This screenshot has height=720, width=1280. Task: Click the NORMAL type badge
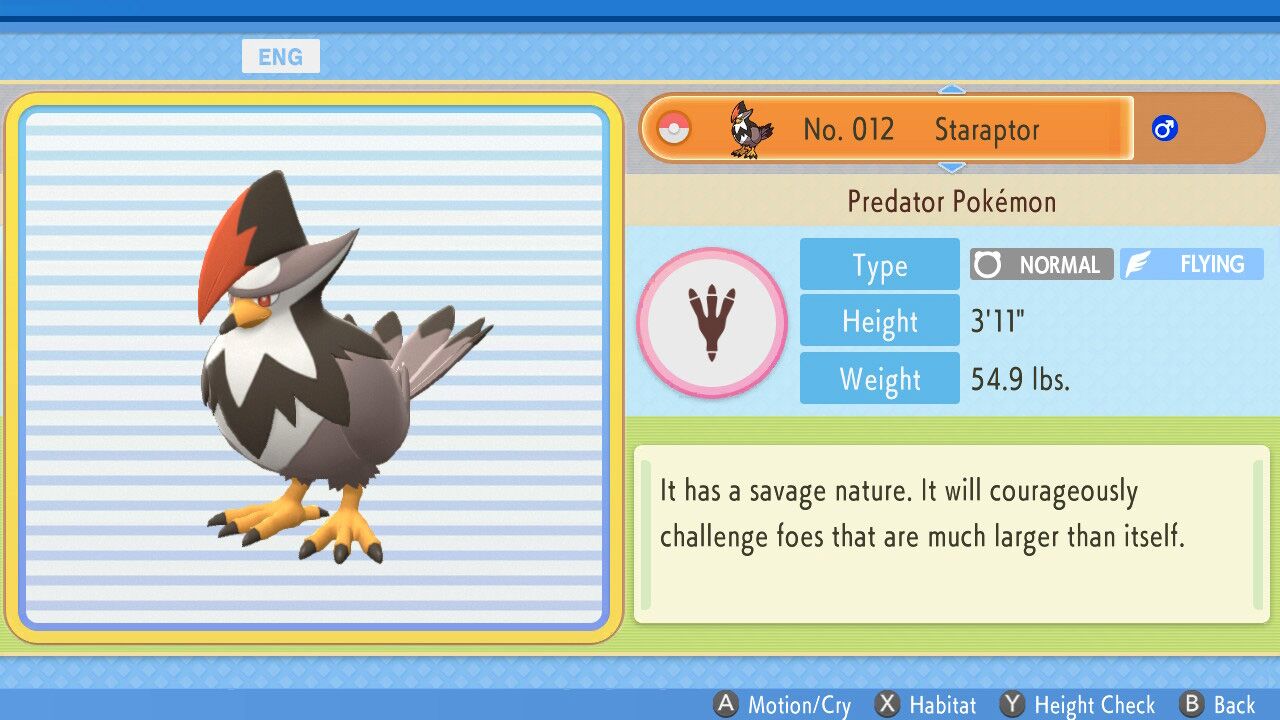click(1041, 265)
